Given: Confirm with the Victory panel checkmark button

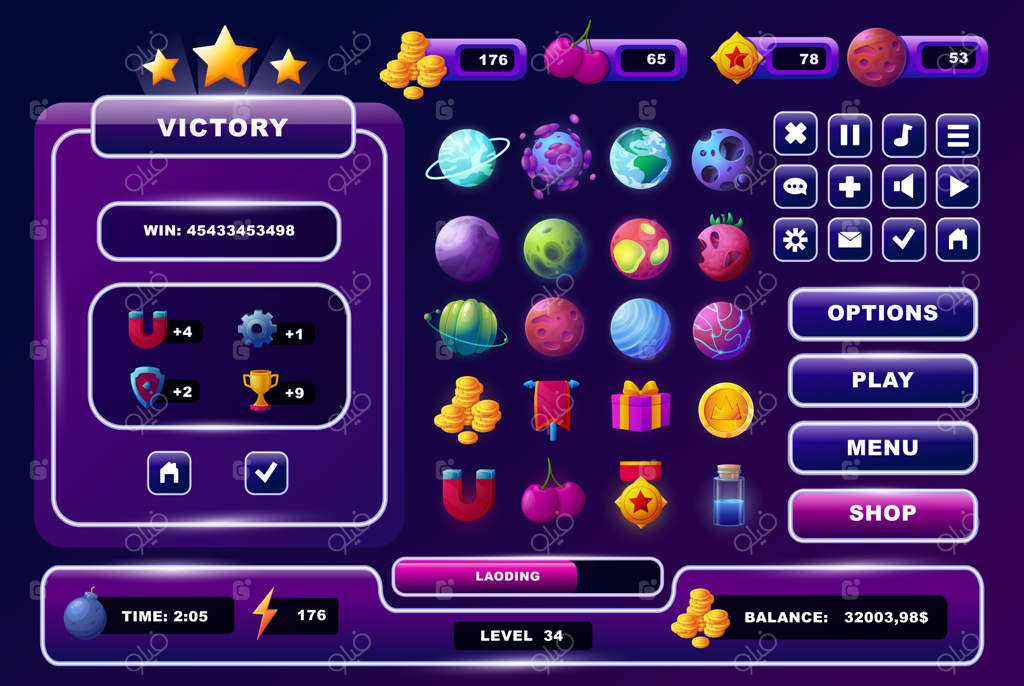Looking at the screenshot, I should [x=266, y=473].
